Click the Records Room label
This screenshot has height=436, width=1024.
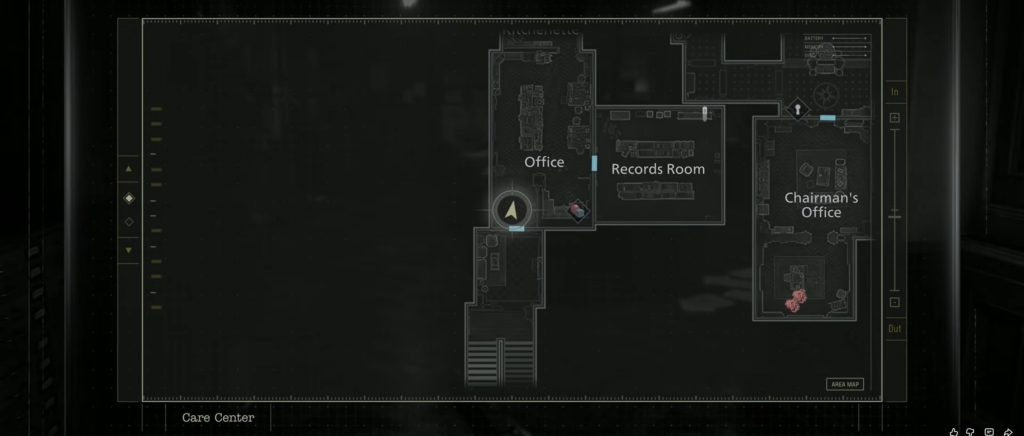pos(658,169)
